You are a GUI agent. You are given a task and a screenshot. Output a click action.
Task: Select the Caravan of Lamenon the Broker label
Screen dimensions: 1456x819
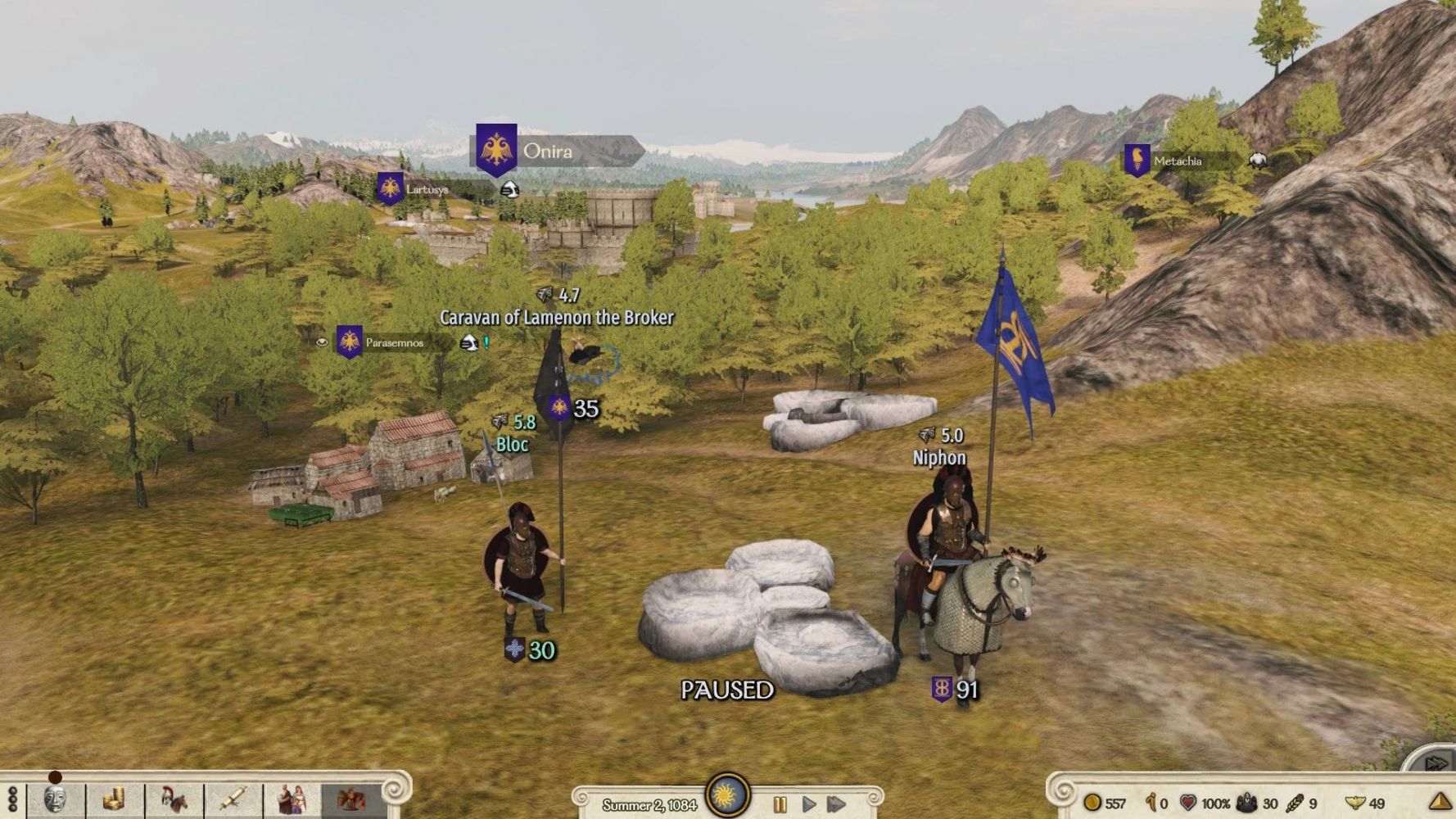(x=557, y=318)
